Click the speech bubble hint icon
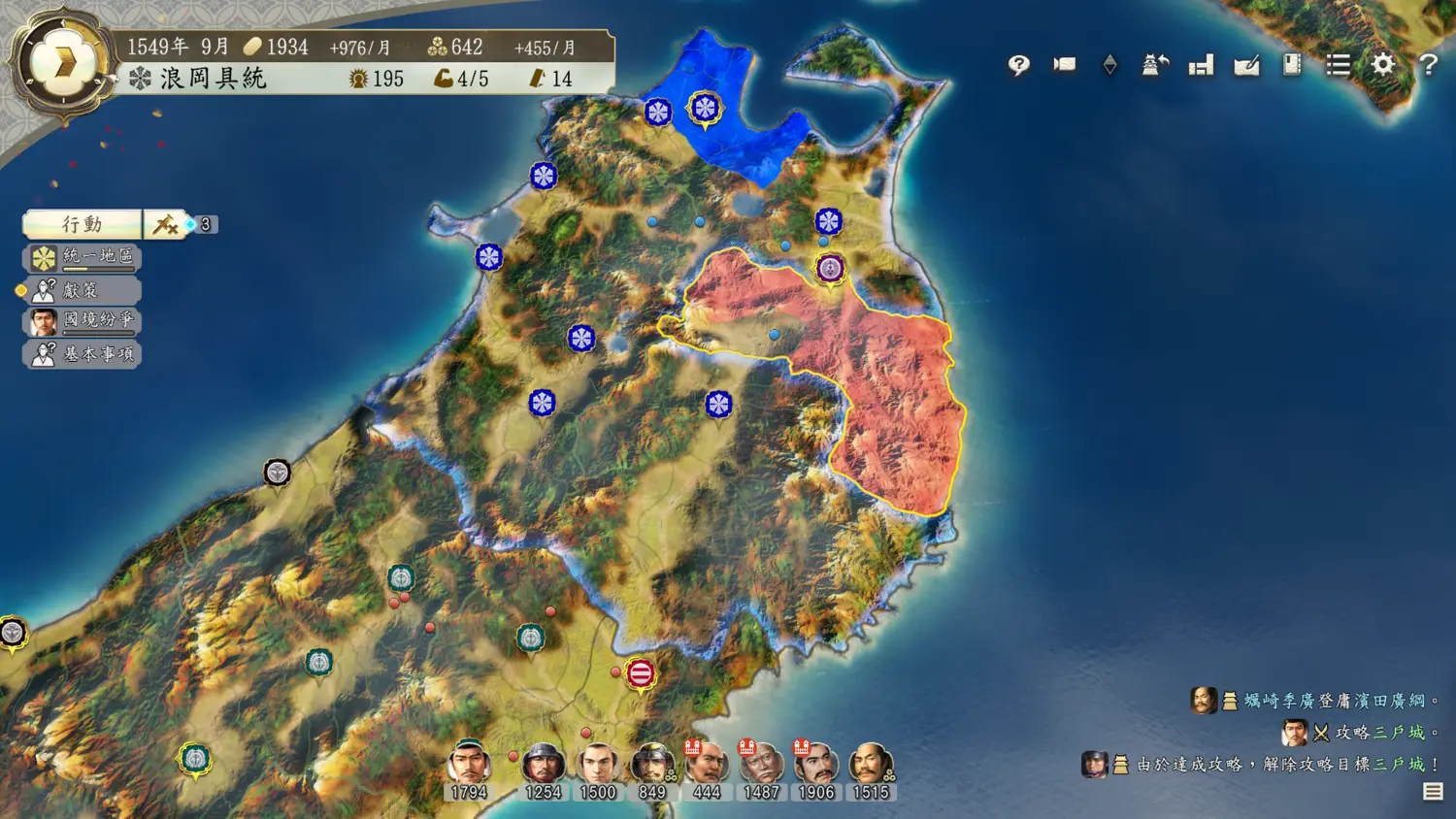1456x819 pixels. click(1018, 65)
